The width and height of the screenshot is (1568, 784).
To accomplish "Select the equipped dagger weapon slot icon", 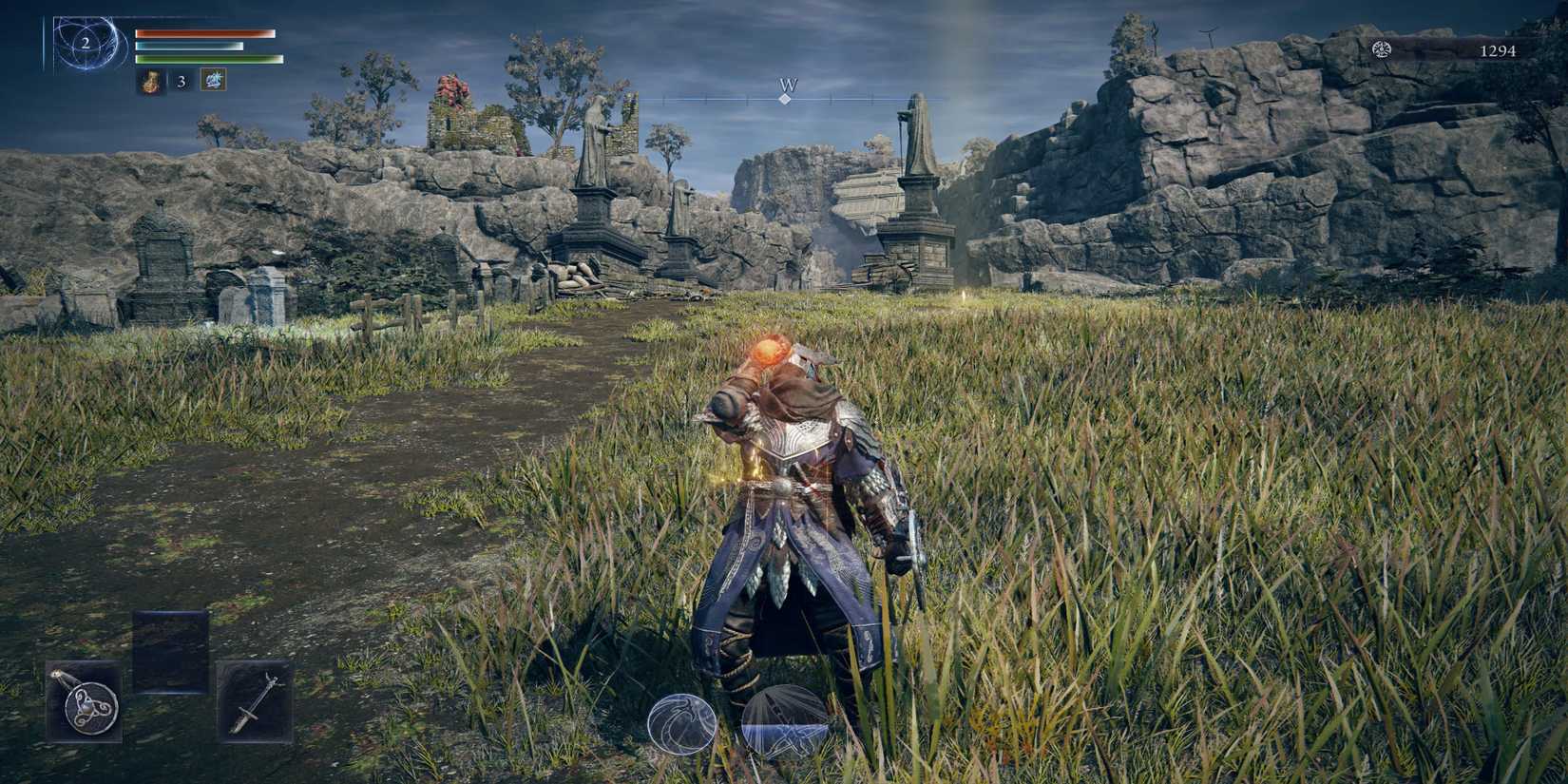I will (253, 705).
